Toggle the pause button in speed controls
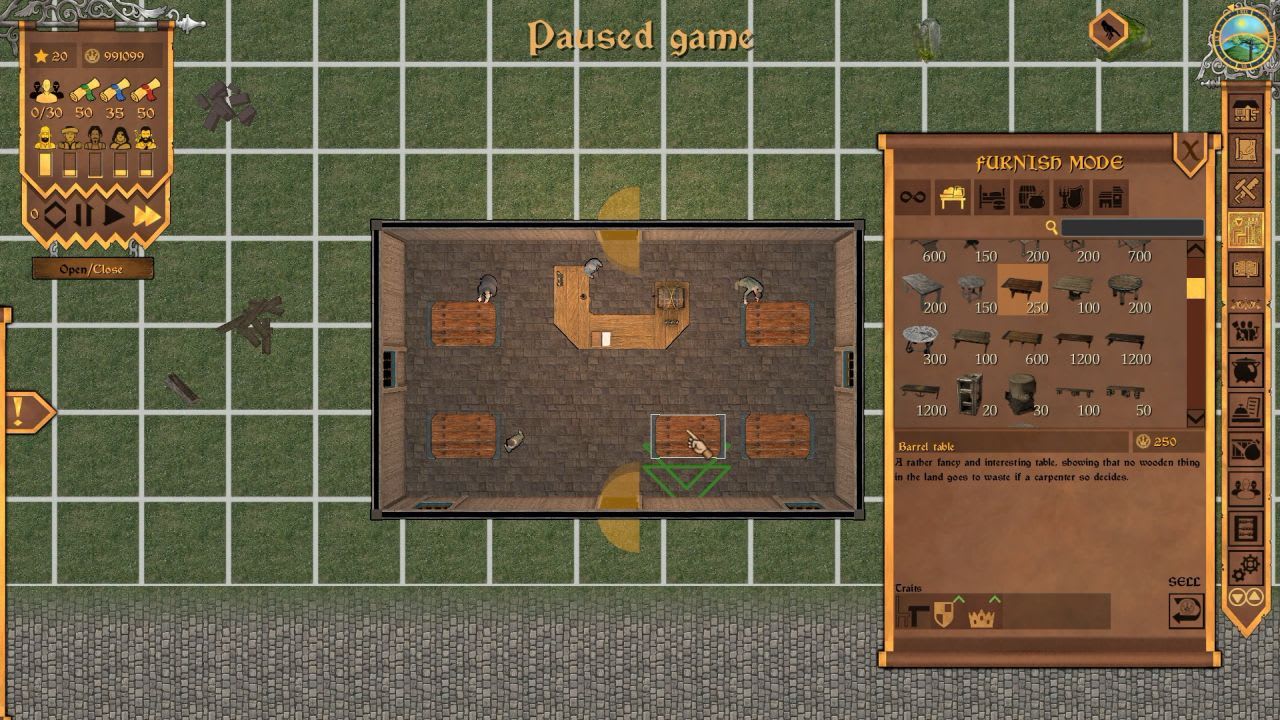 (x=82, y=215)
